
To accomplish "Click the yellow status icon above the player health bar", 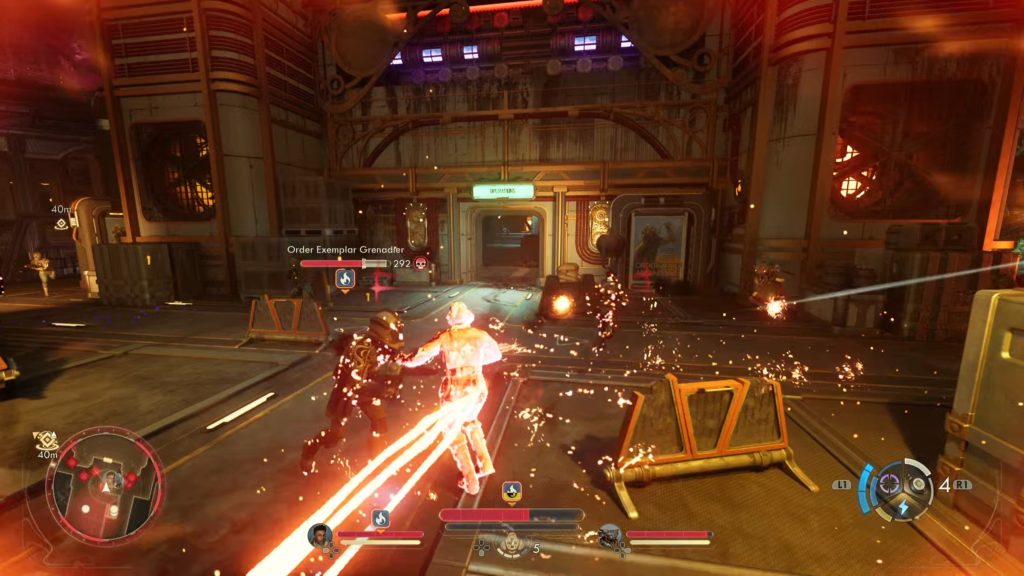I will tap(511, 492).
